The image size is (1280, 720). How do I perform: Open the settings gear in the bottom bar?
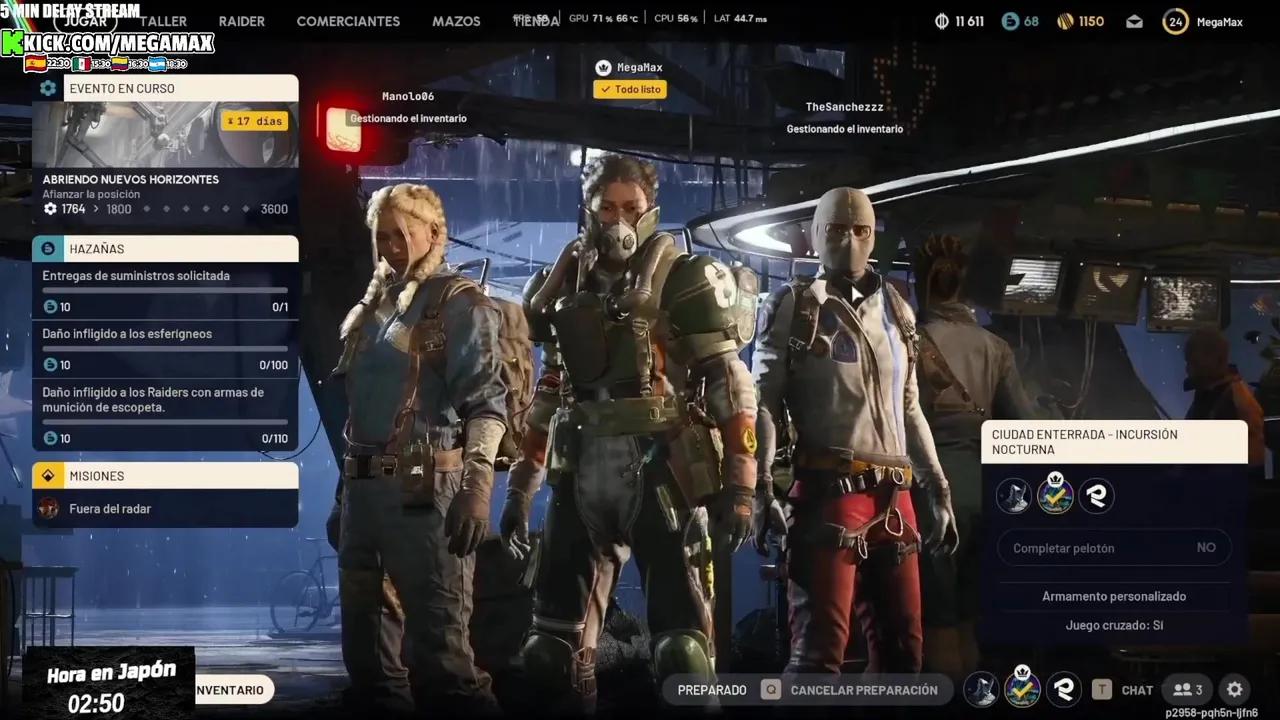1234,689
